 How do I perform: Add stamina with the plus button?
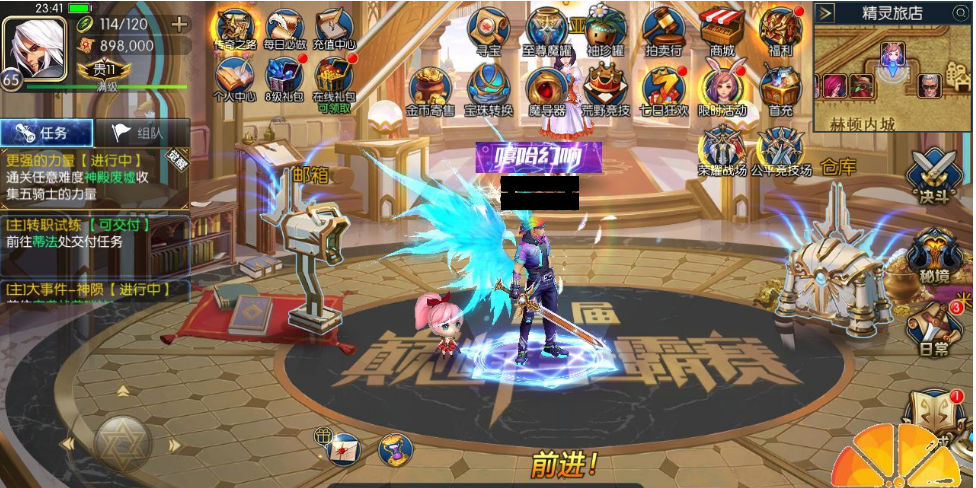pos(180,24)
